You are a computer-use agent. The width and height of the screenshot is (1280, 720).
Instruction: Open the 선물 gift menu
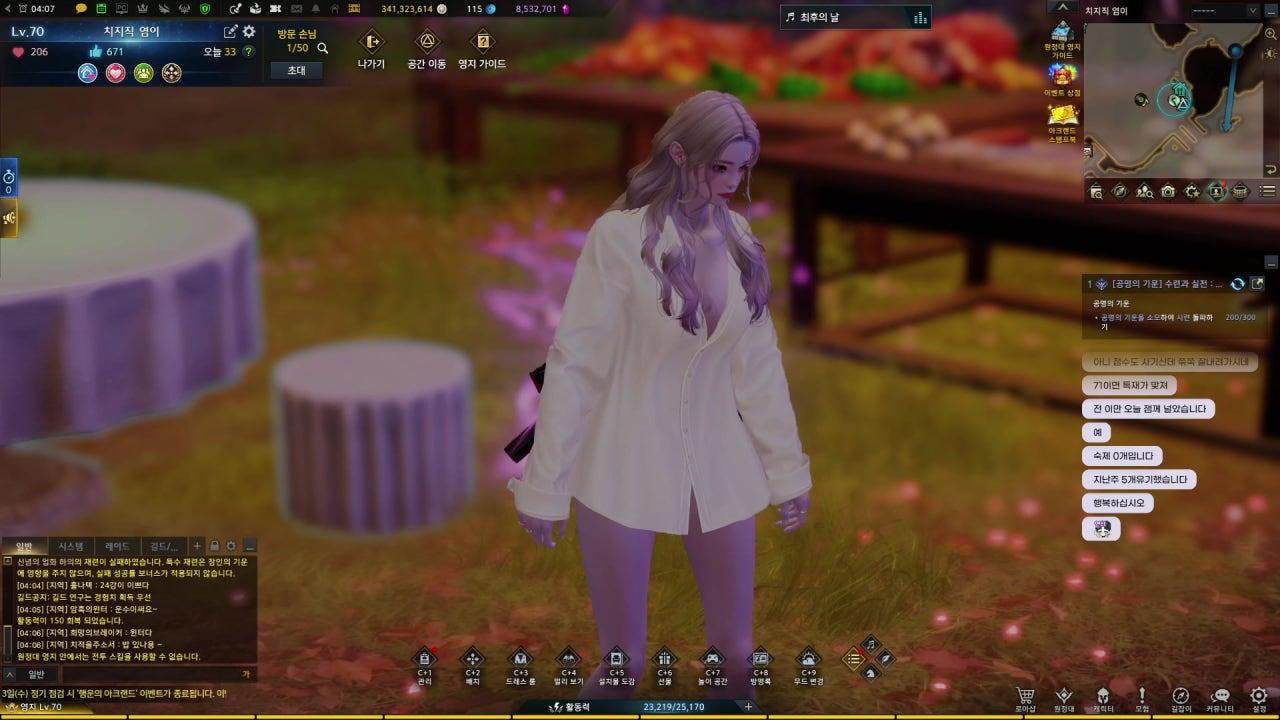pyautogui.click(x=664, y=659)
